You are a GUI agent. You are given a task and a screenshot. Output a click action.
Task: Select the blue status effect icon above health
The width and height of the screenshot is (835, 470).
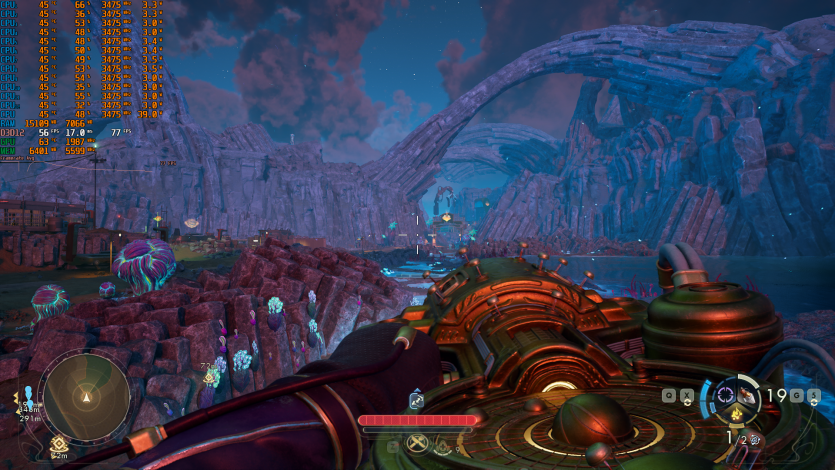point(417,402)
